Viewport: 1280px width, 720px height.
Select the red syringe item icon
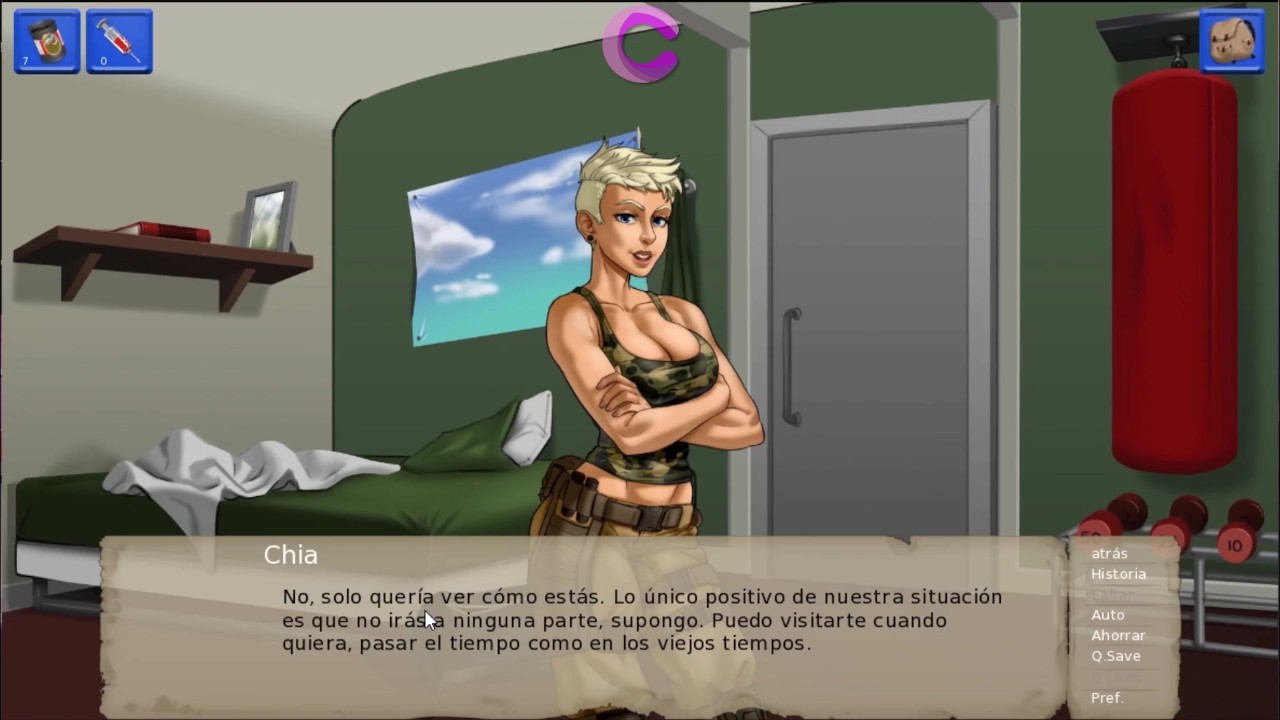pyautogui.click(x=119, y=41)
